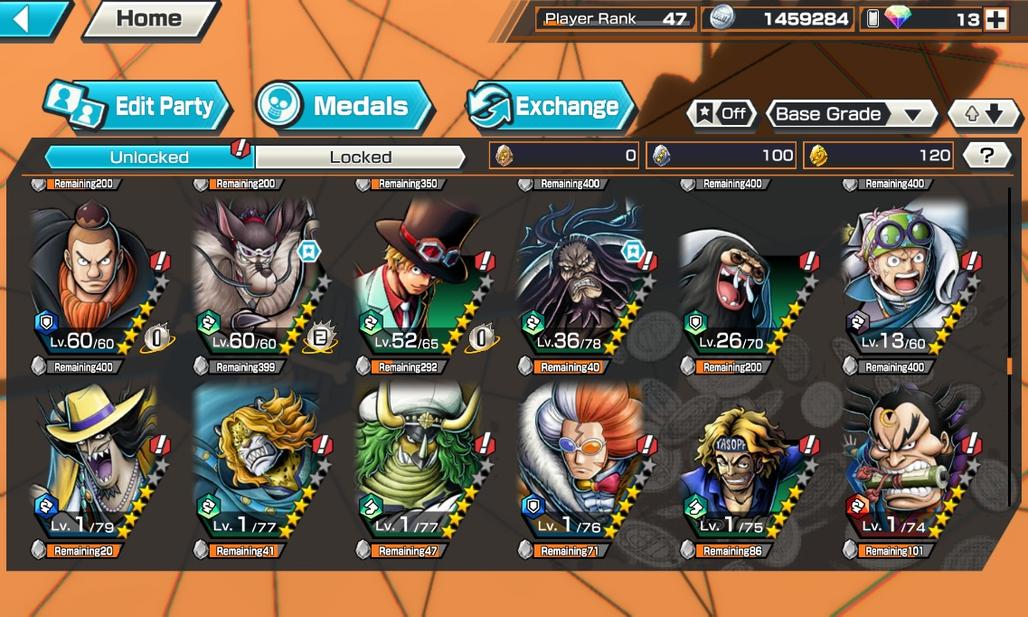Open the Medals menu
This screenshot has width=1028, height=617.
(344, 106)
